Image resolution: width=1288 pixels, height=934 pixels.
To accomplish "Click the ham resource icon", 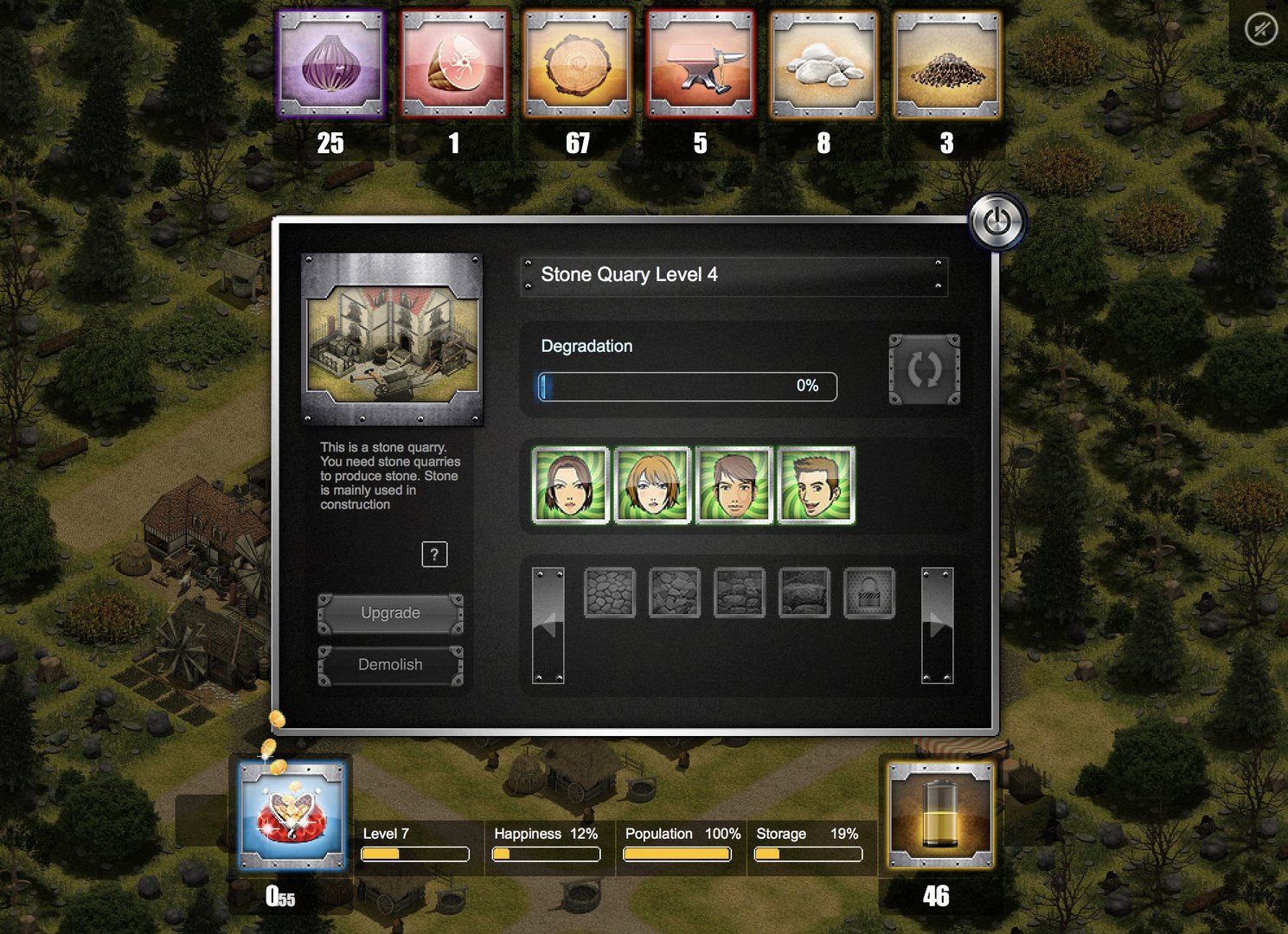I will (454, 65).
